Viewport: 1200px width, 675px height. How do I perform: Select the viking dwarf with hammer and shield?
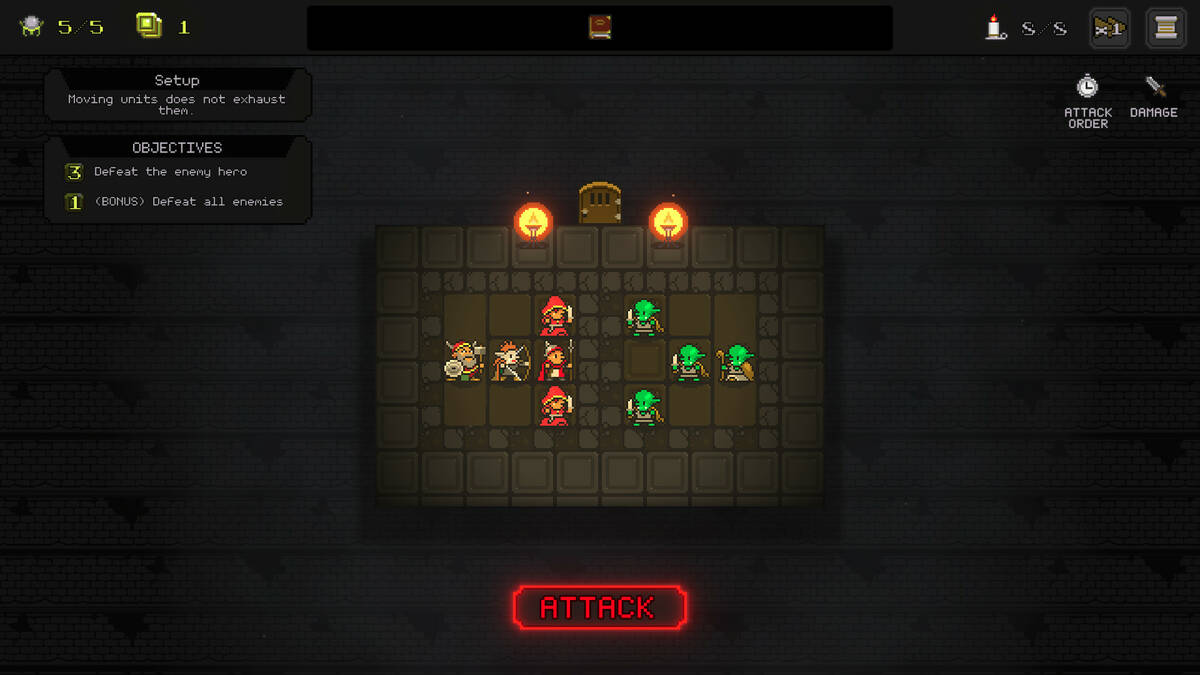coord(463,360)
